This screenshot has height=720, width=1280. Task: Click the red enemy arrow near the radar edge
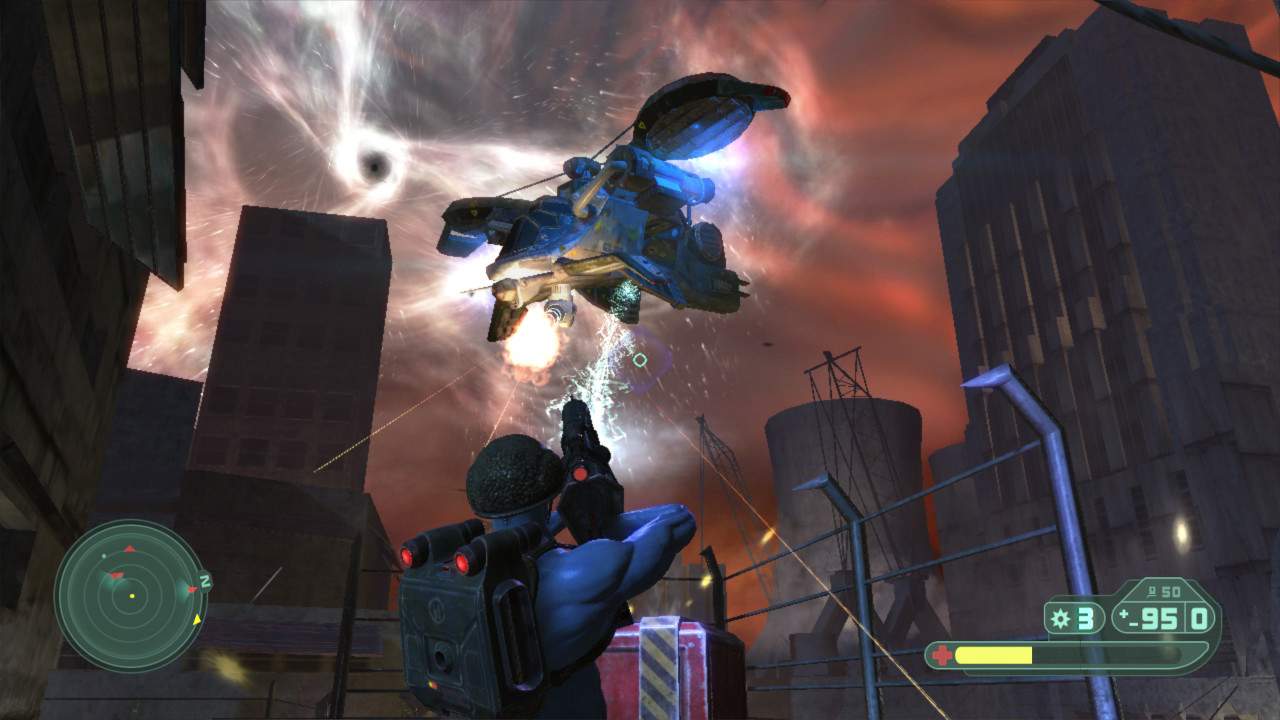(192, 589)
